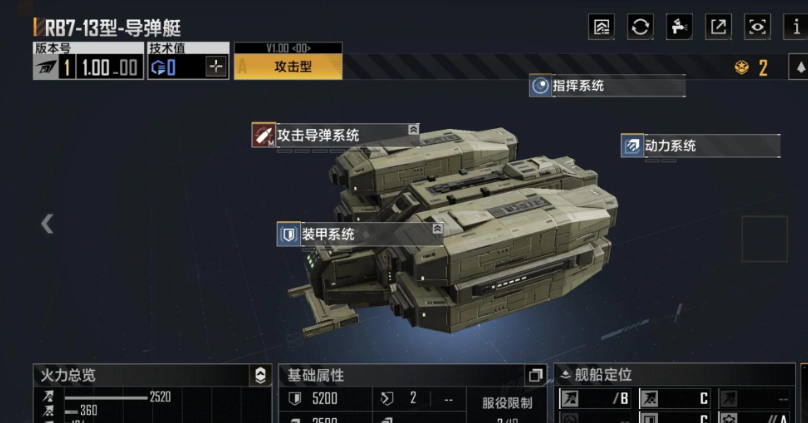Open the spray paint skin icon

[x=679, y=27]
